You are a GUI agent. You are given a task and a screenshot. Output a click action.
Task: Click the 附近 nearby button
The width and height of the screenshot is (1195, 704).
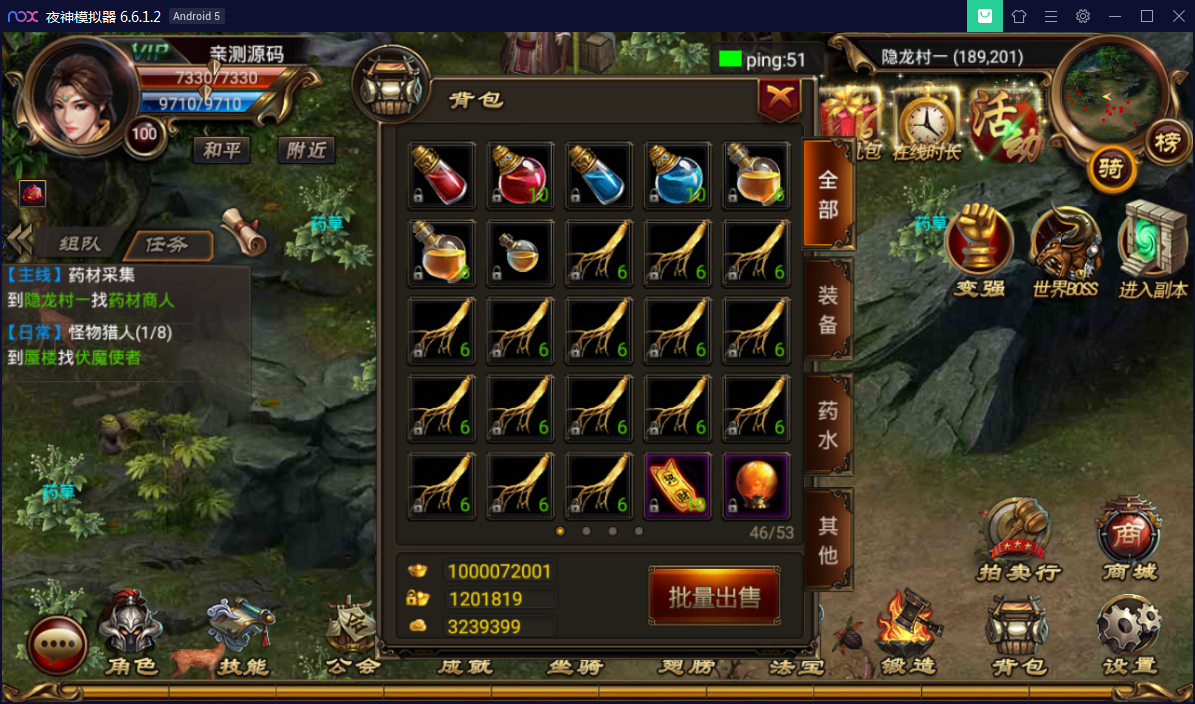click(x=306, y=150)
